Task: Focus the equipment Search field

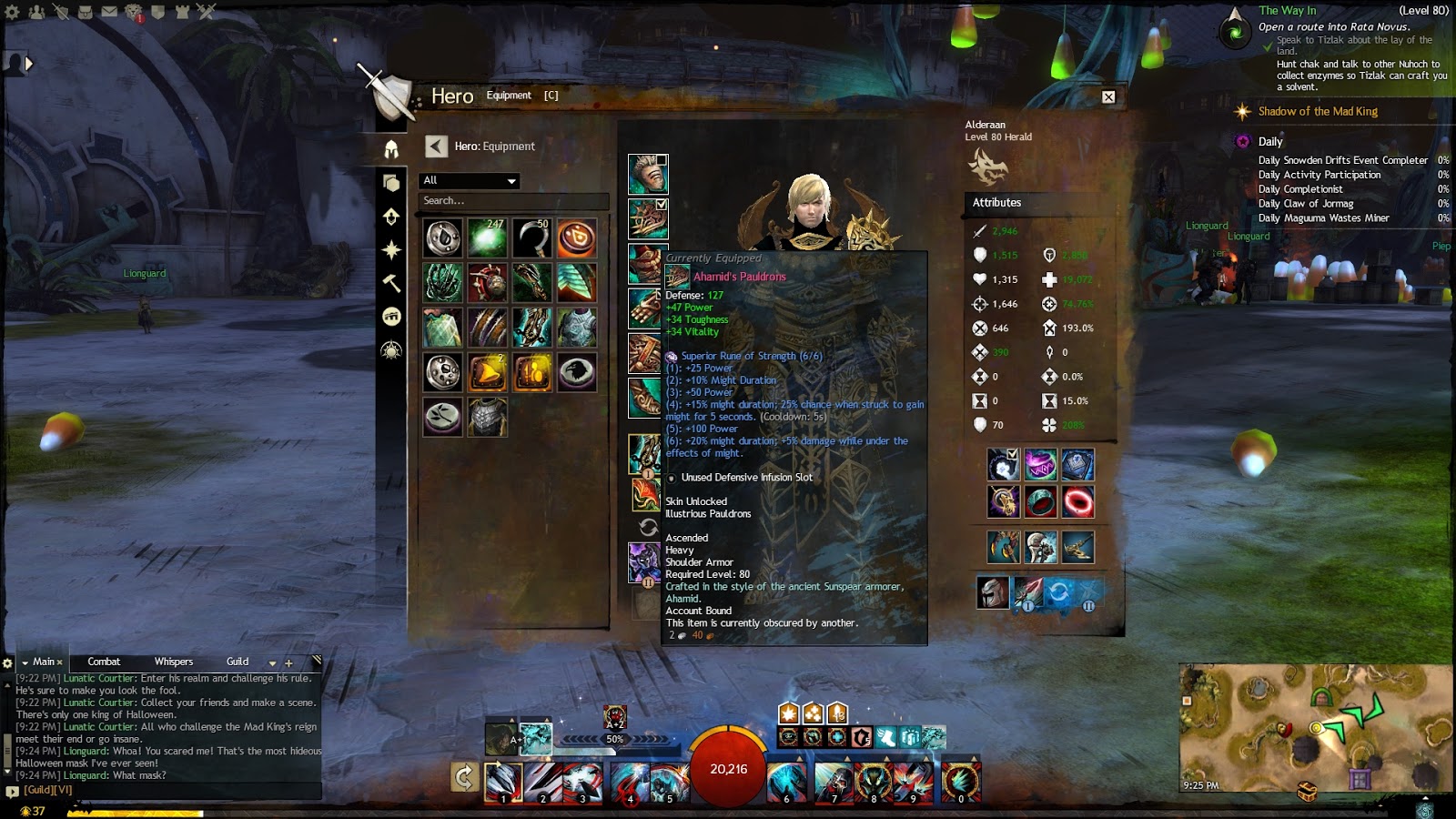Action: [x=512, y=201]
